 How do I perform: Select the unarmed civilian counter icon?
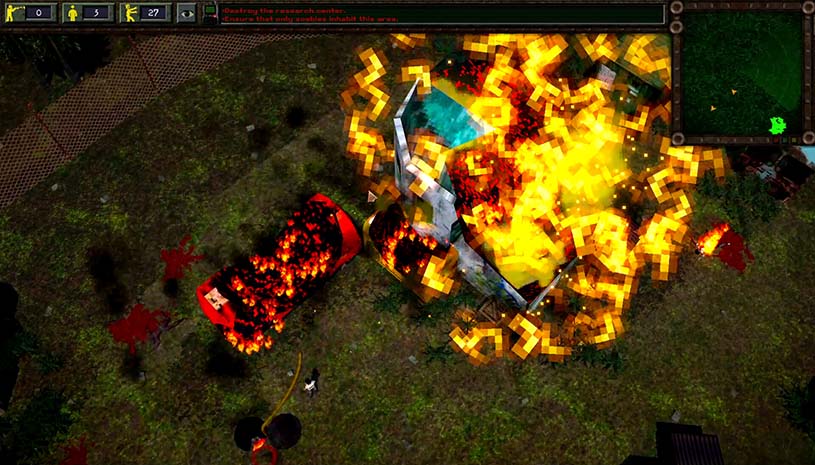(x=72, y=13)
